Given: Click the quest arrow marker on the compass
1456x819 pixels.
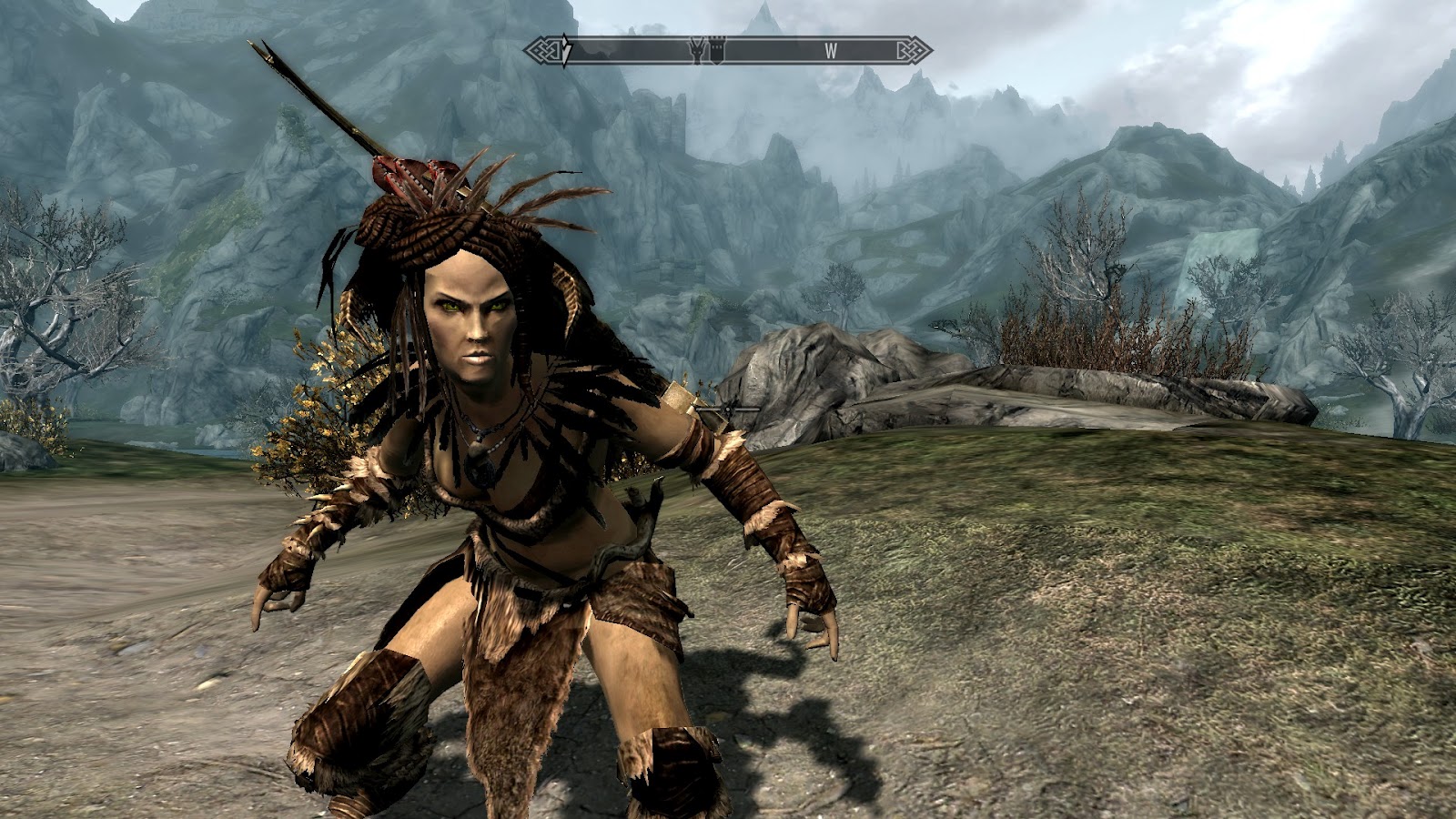Looking at the screenshot, I should [566, 51].
